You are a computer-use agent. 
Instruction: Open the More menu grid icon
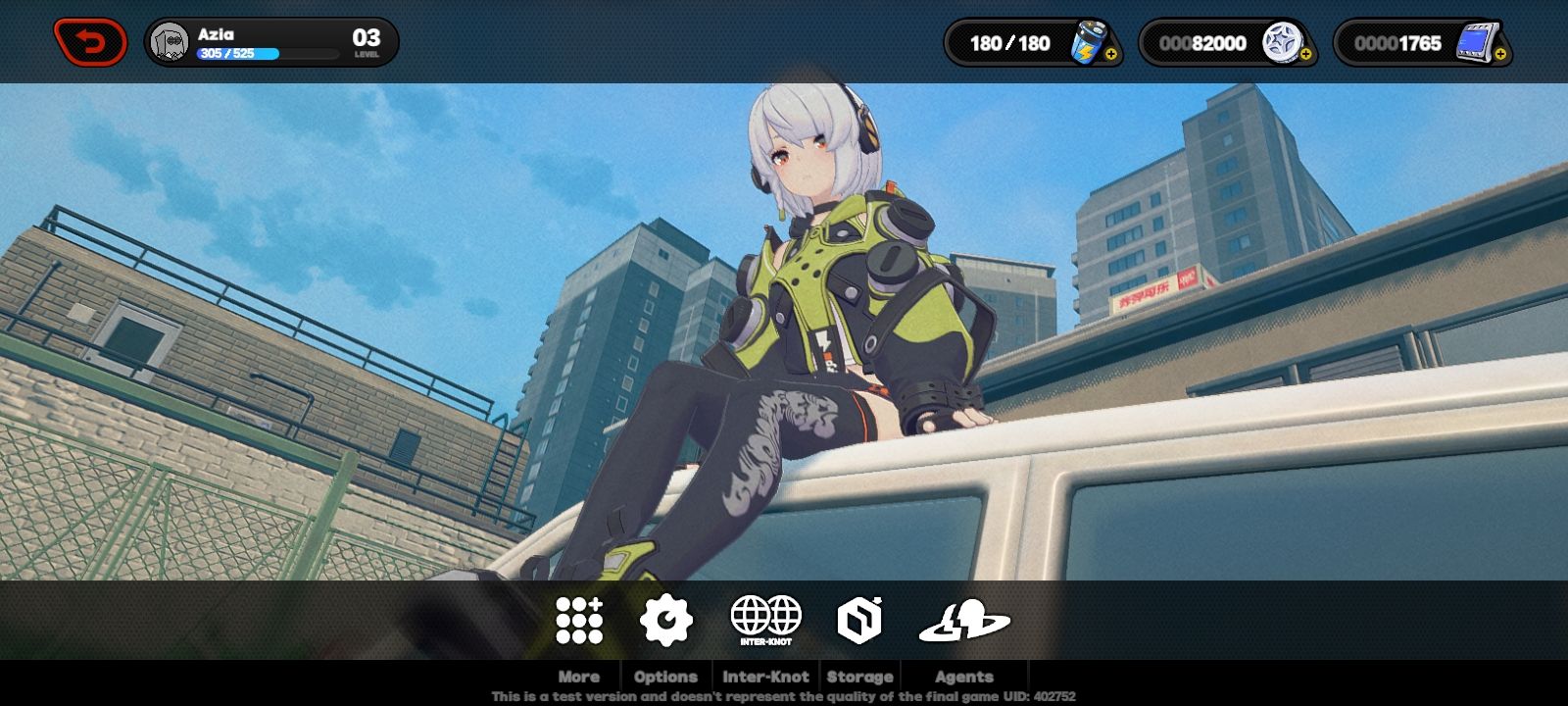tap(577, 618)
